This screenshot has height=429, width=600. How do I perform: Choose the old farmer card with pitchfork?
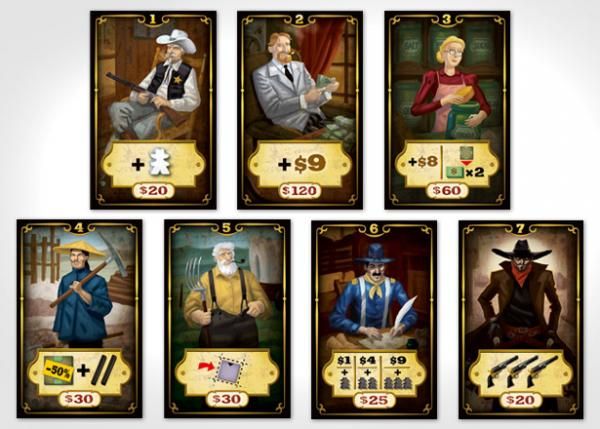(x=227, y=319)
